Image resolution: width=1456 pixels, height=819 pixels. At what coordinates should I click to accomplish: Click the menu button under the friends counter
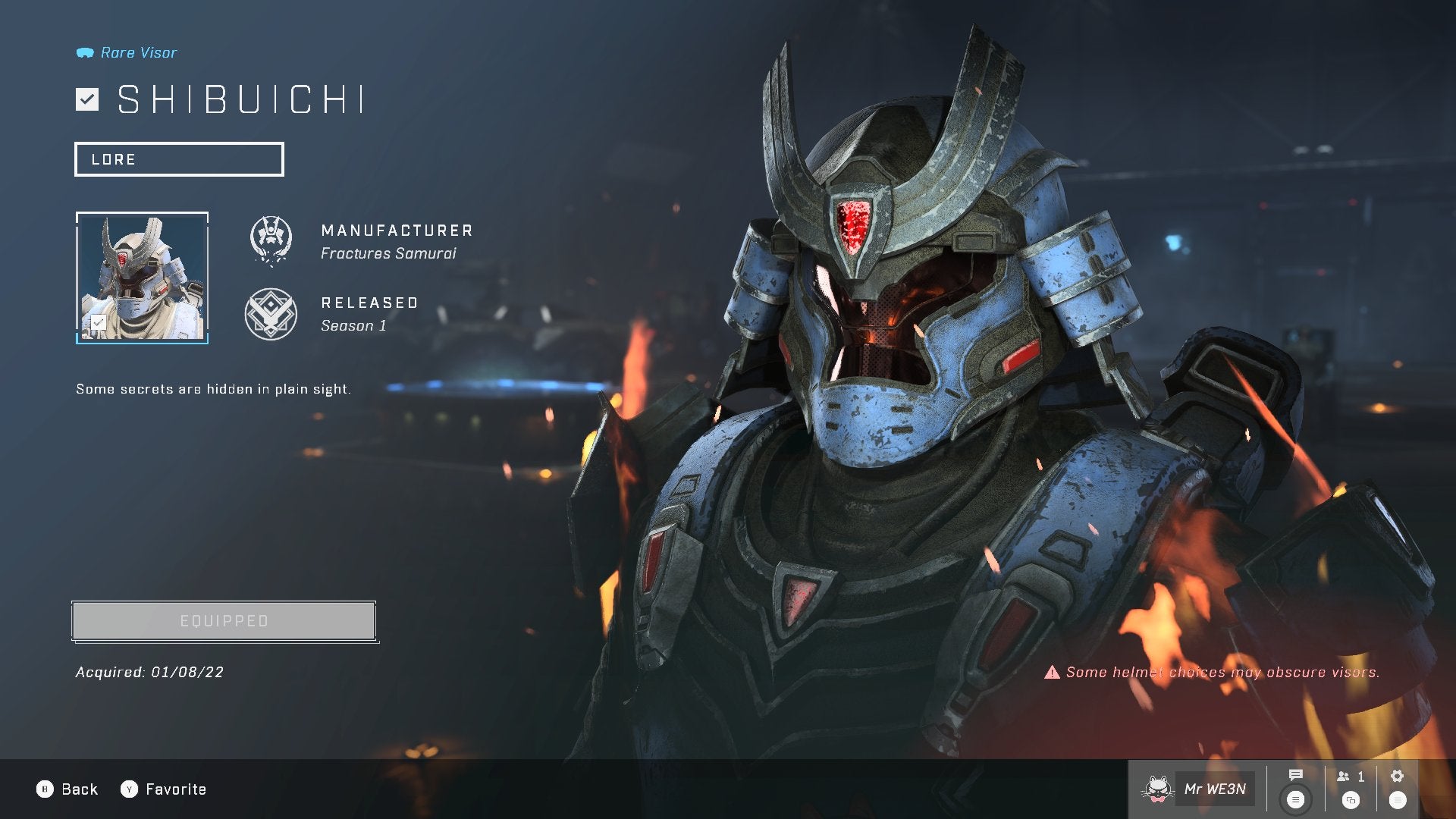[x=1350, y=799]
